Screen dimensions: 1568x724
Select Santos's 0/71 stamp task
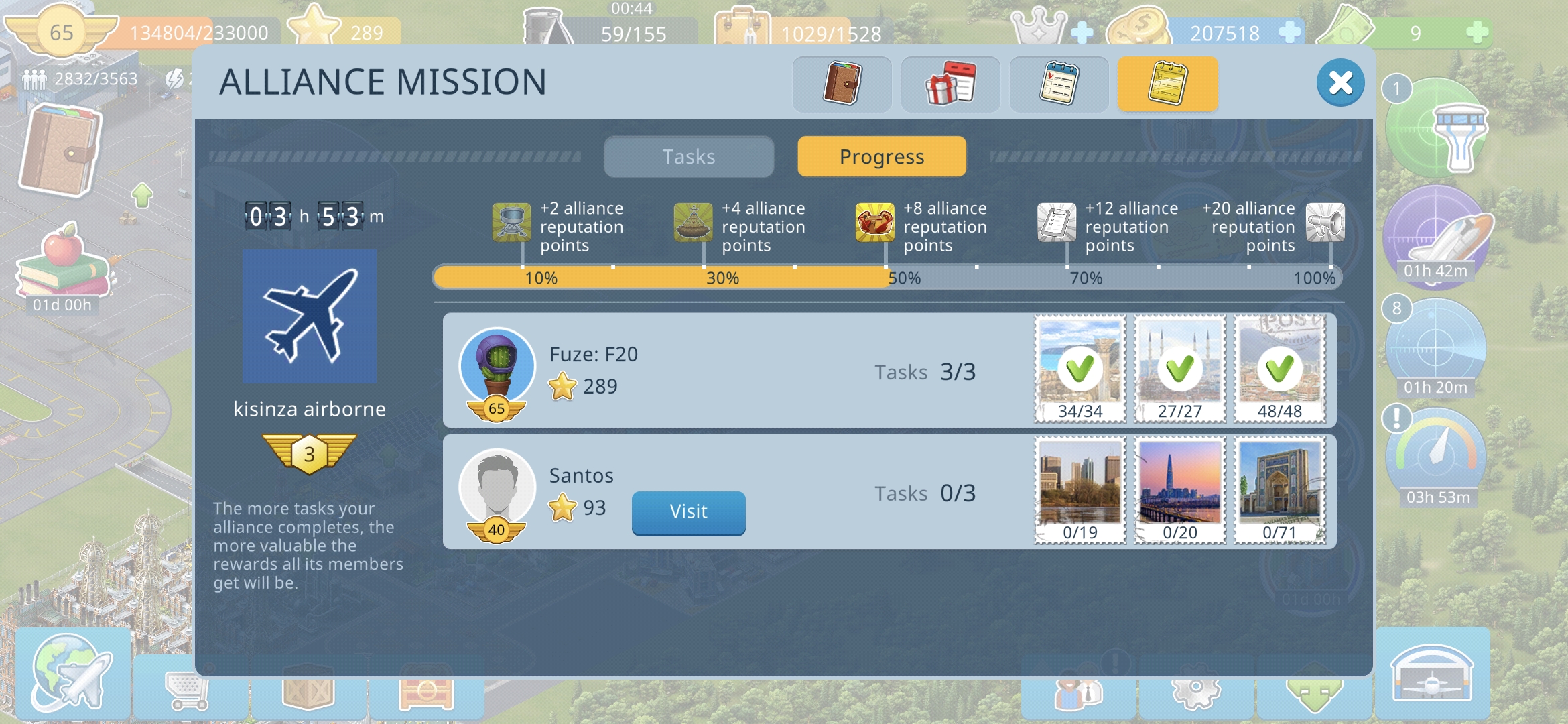1279,490
